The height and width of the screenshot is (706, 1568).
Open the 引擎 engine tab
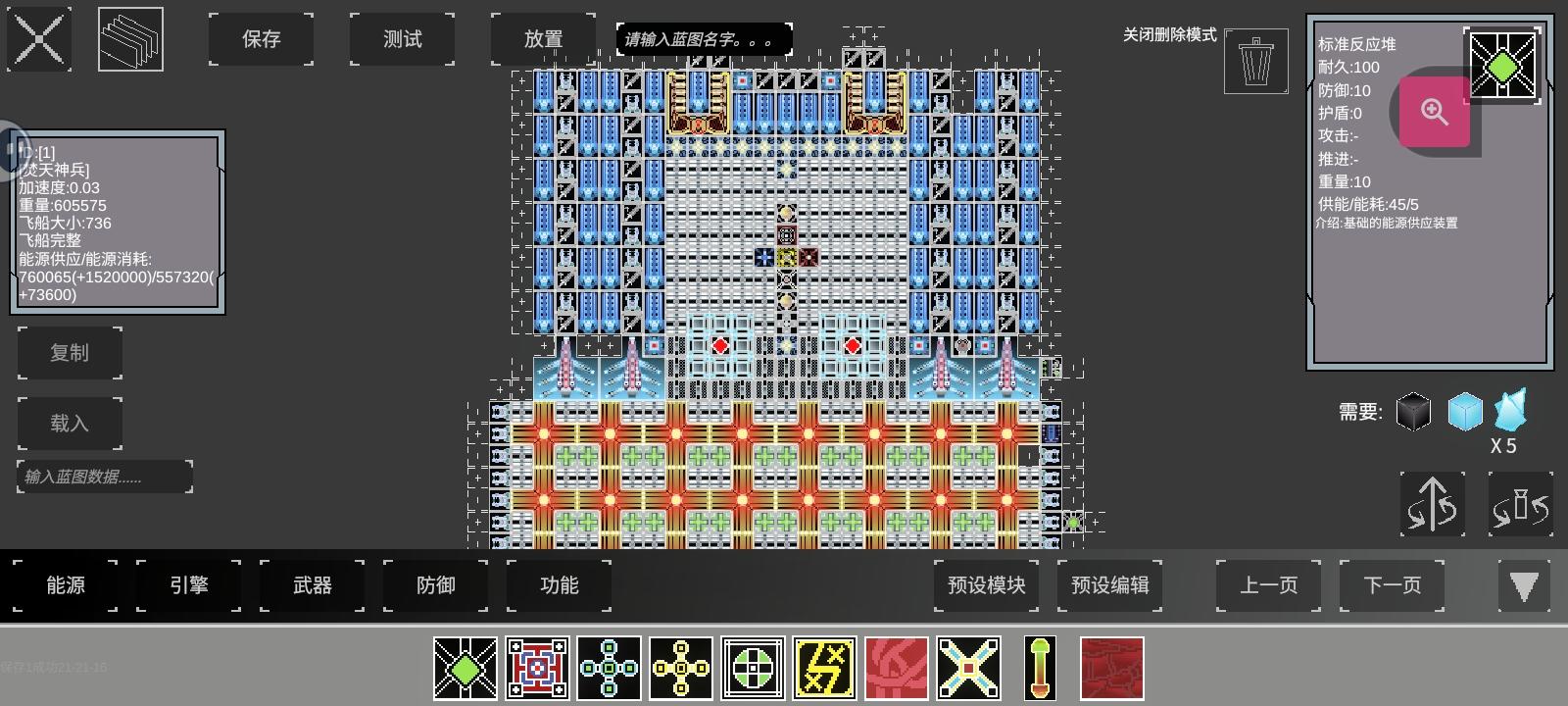pyautogui.click(x=187, y=585)
